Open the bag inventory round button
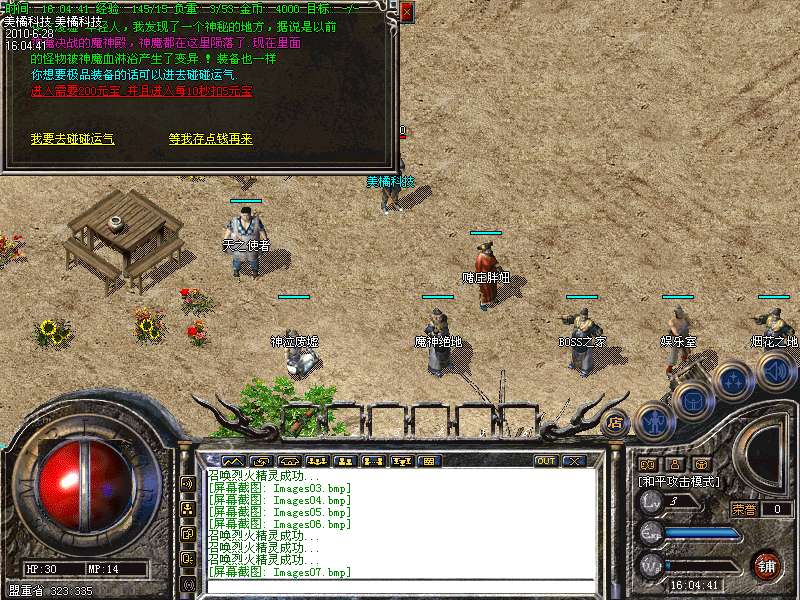 pos(692,402)
